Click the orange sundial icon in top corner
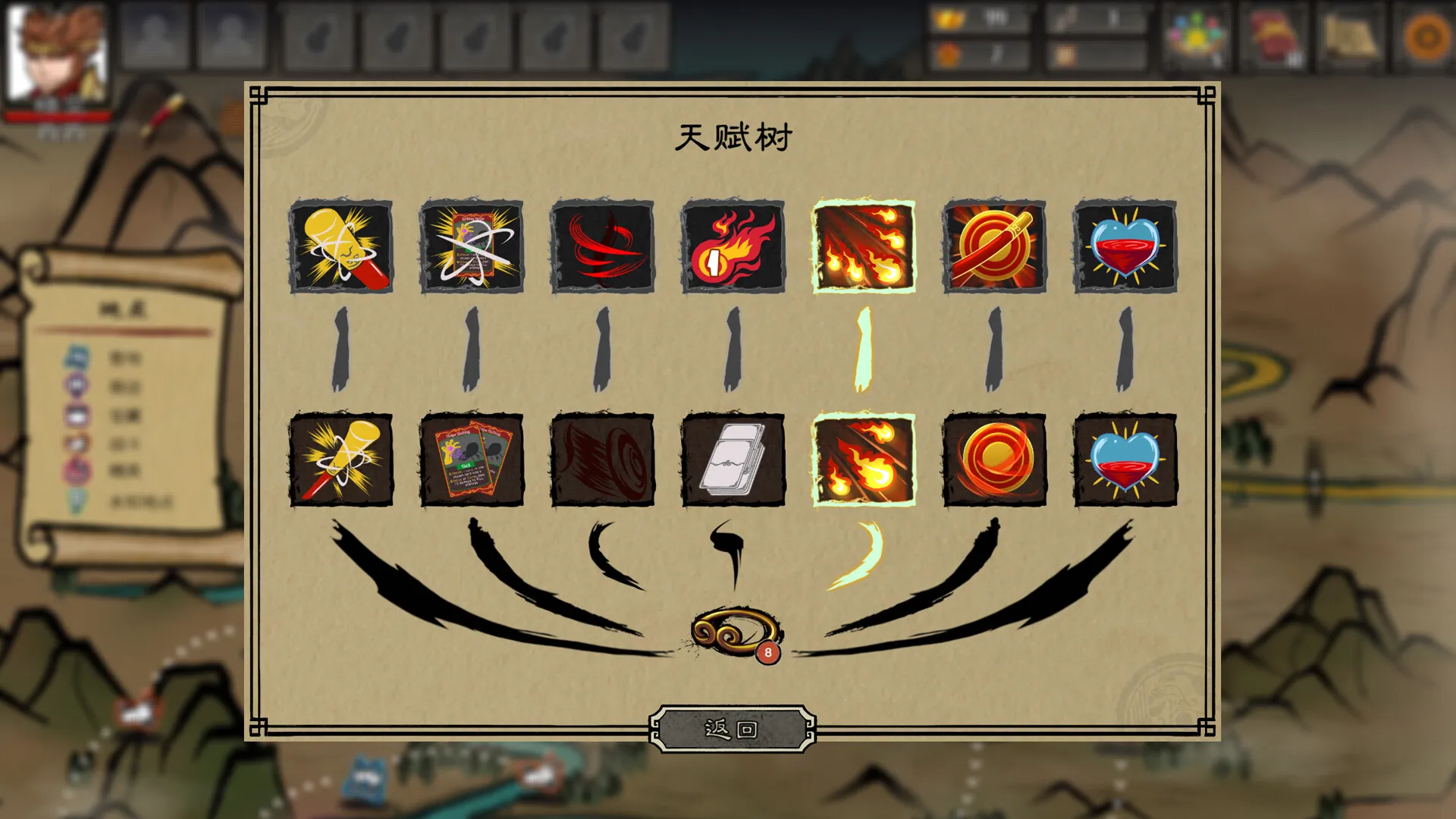Viewport: 1456px width, 819px height. [1426, 34]
